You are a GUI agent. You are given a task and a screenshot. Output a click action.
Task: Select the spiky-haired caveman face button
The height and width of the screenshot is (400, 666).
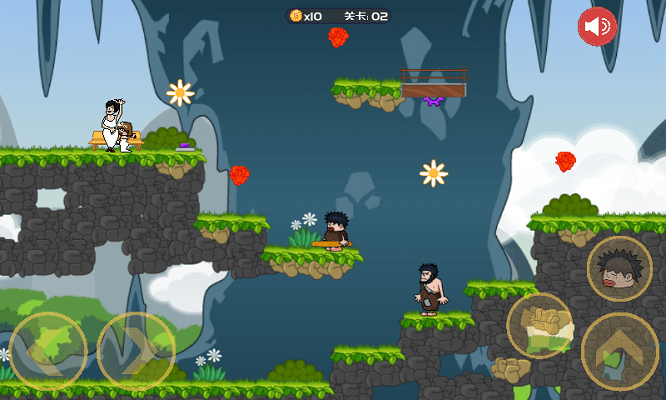coord(619,269)
